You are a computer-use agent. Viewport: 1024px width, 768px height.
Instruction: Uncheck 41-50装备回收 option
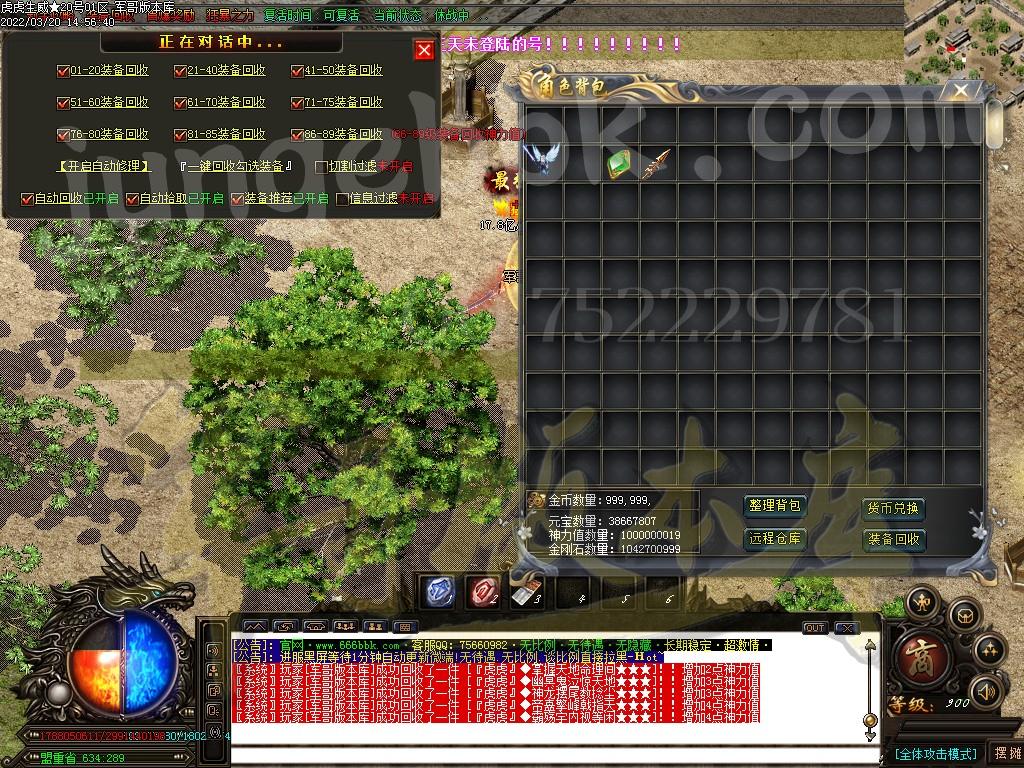tap(297, 71)
